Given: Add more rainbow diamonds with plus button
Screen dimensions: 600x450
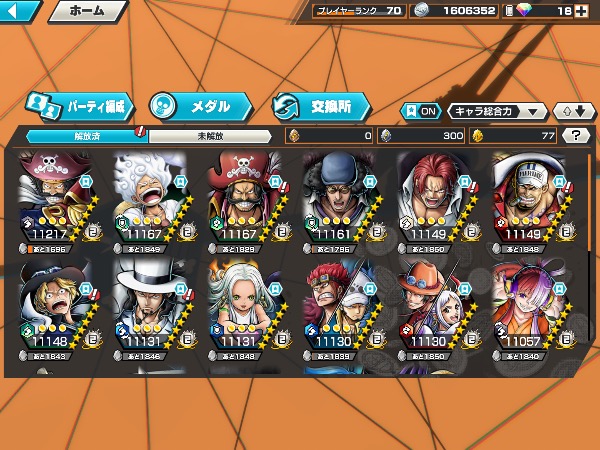Looking at the screenshot, I should point(583,11).
